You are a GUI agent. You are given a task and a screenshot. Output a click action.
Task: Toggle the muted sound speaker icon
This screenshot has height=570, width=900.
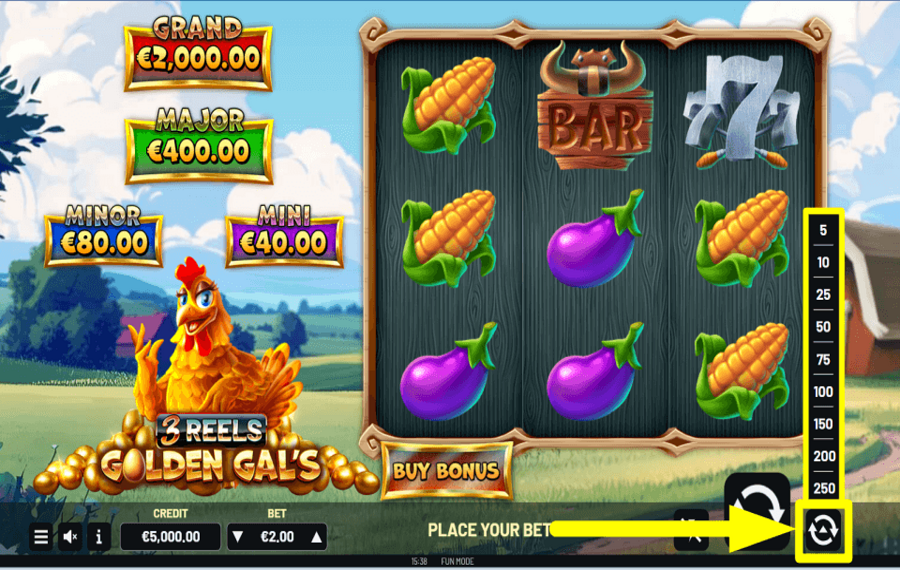click(x=70, y=537)
